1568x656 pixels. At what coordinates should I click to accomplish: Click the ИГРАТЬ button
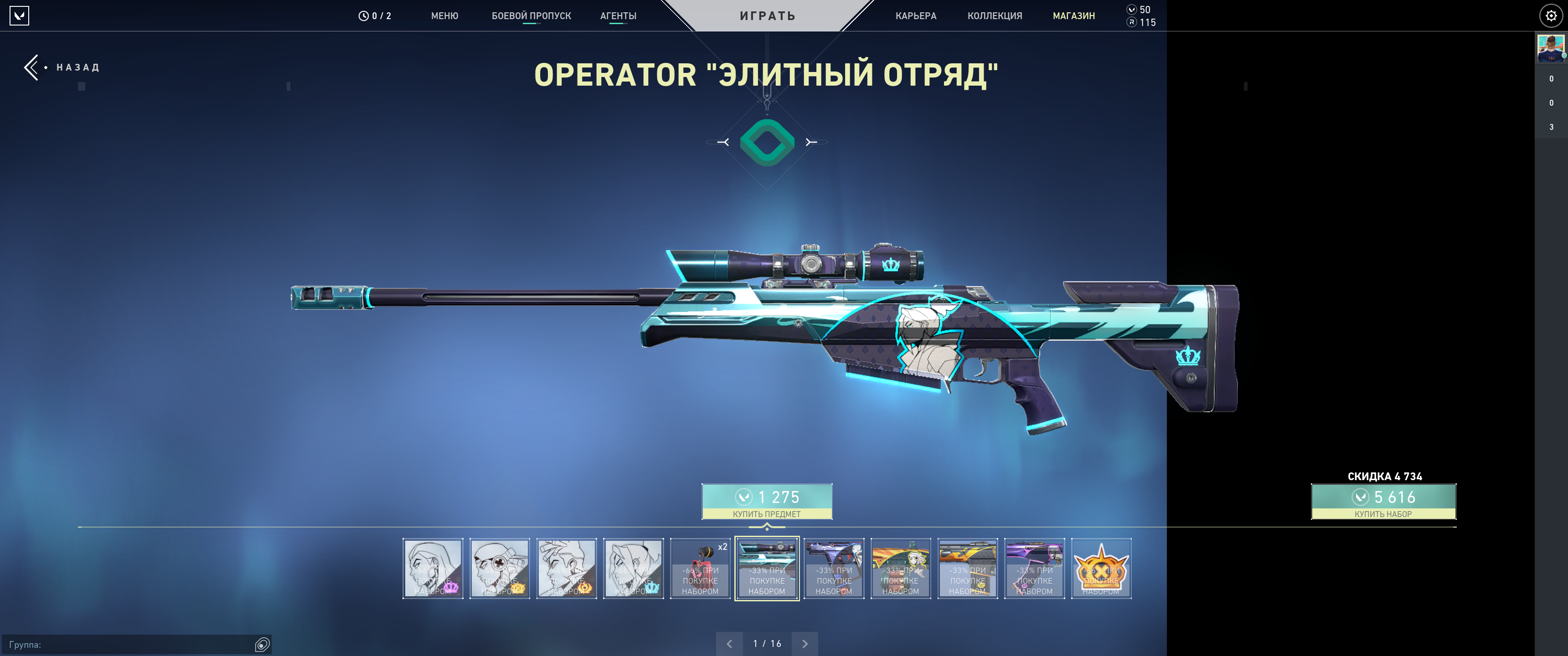pos(767,16)
